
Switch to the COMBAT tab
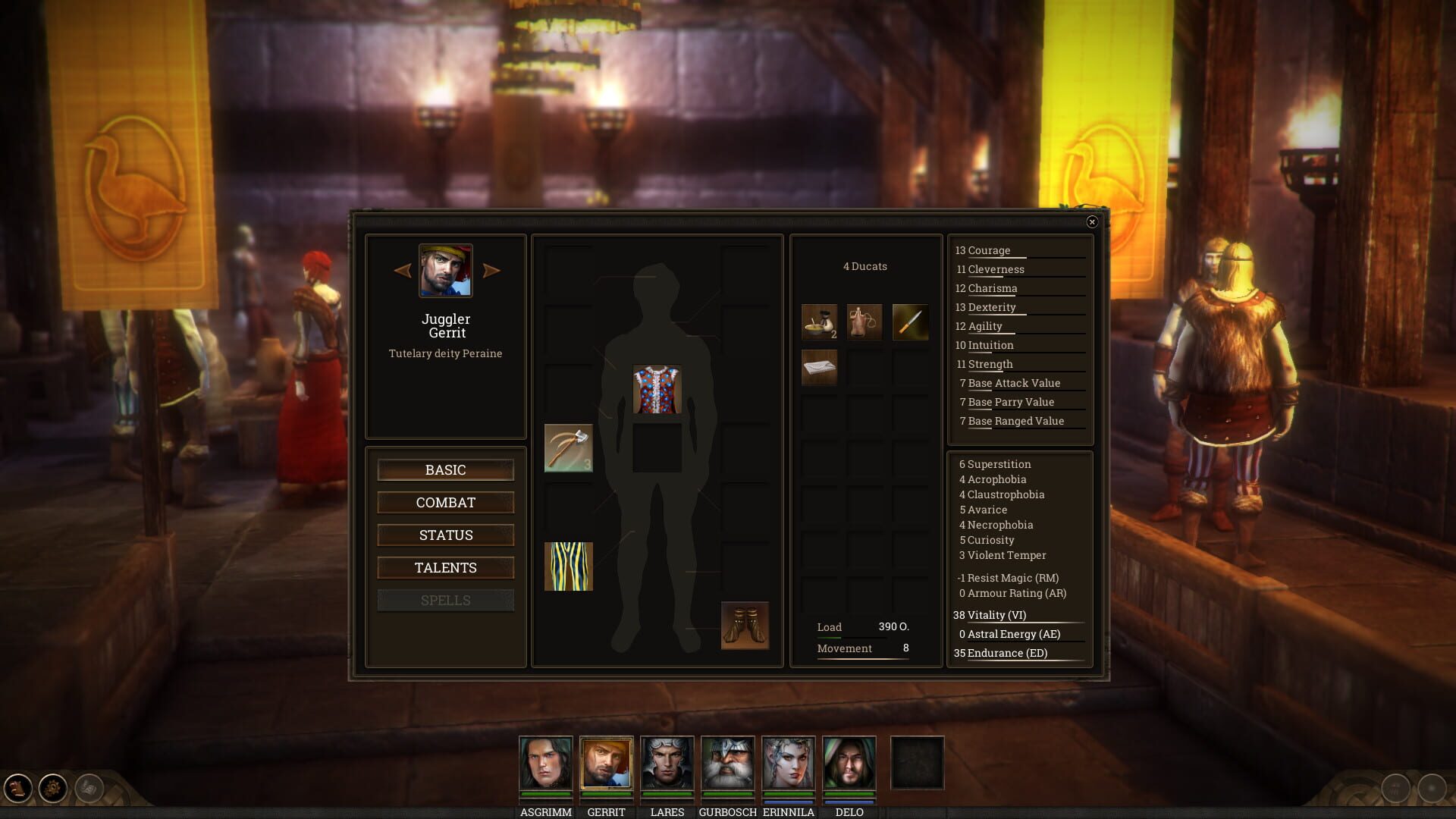445,502
